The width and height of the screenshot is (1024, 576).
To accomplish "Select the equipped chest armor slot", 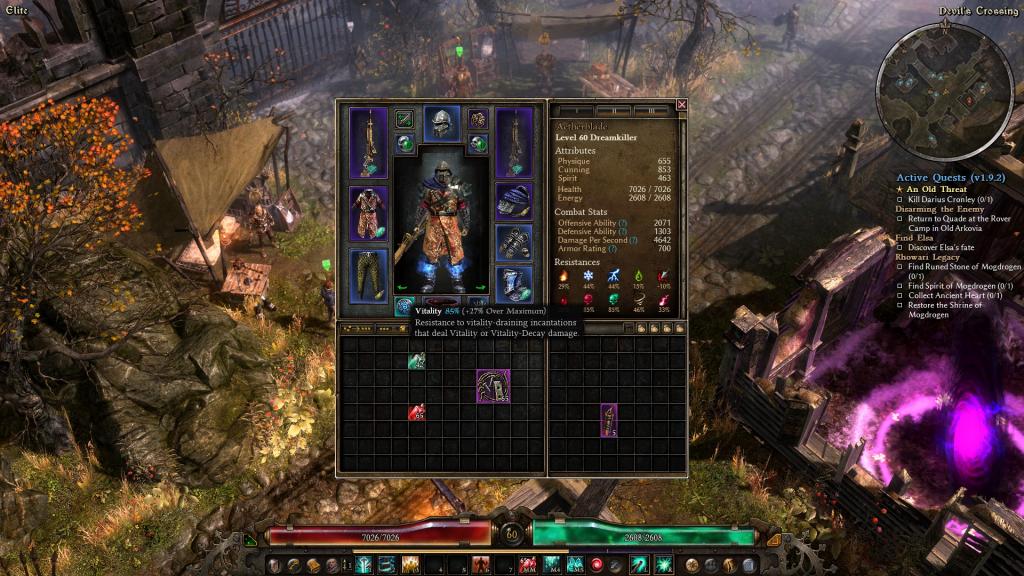I will point(367,212).
